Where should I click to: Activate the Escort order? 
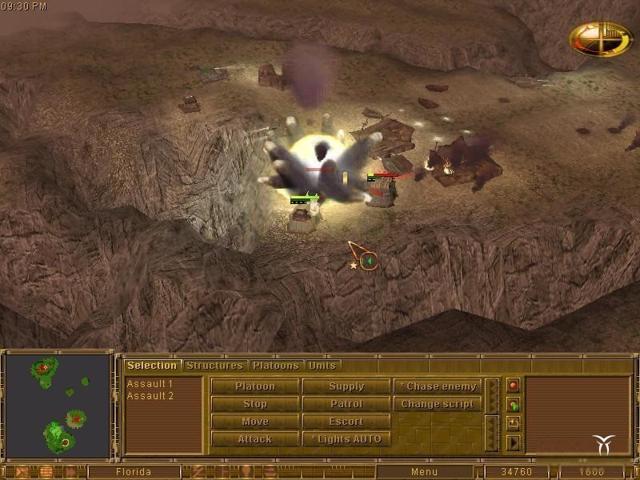(x=347, y=422)
